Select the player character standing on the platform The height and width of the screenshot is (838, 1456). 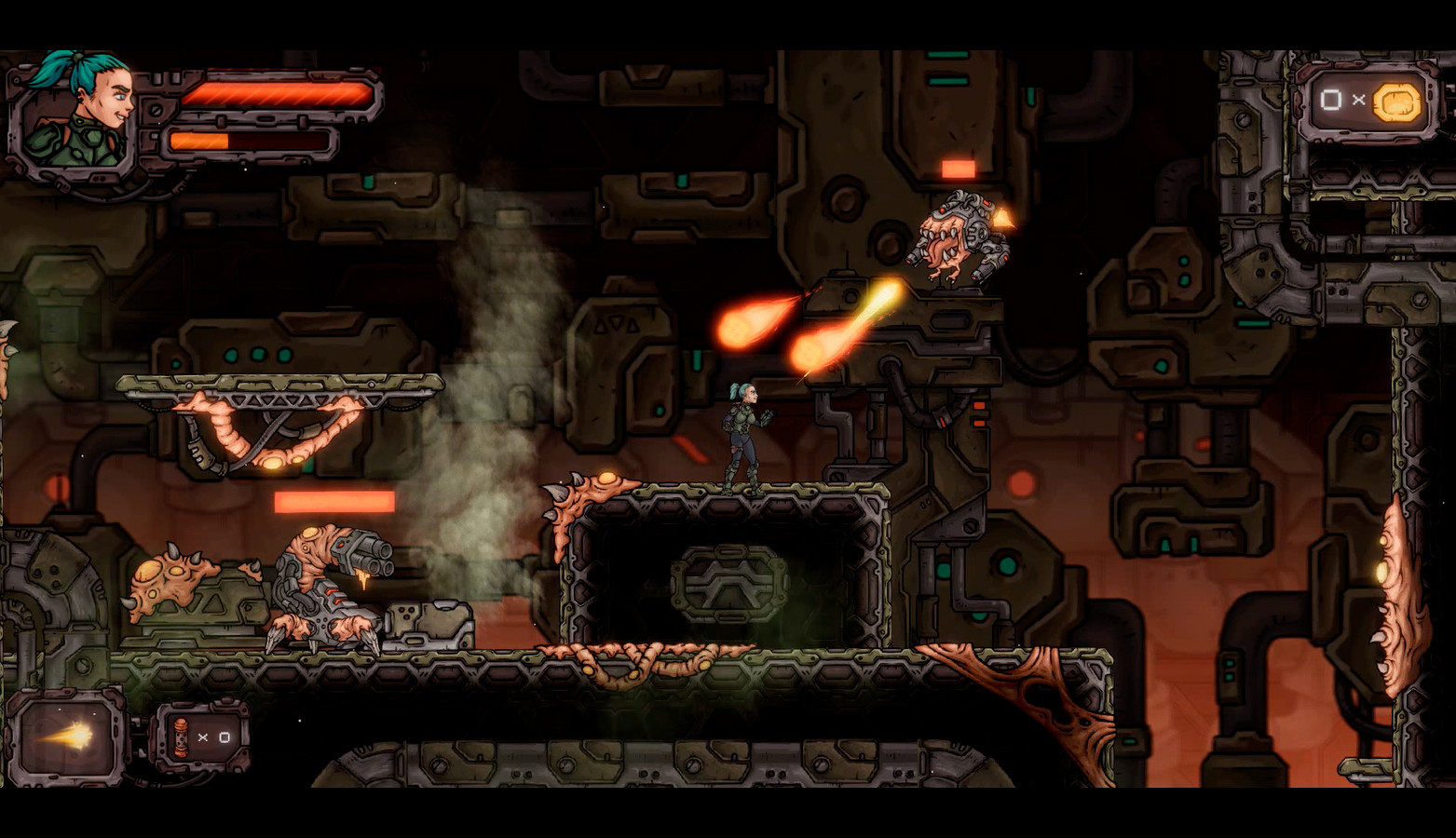[743, 433]
